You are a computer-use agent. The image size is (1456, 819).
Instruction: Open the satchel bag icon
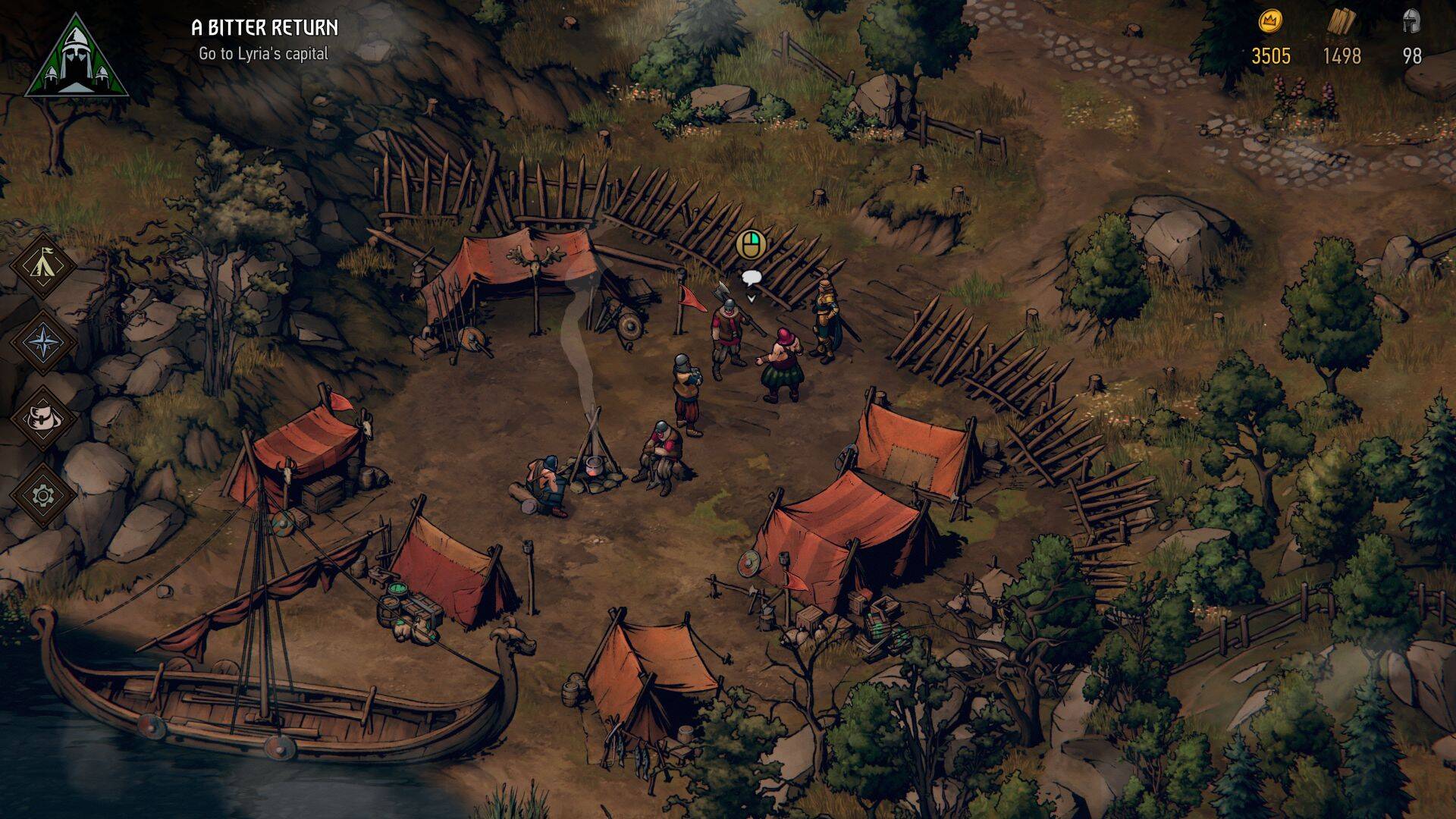click(43, 418)
